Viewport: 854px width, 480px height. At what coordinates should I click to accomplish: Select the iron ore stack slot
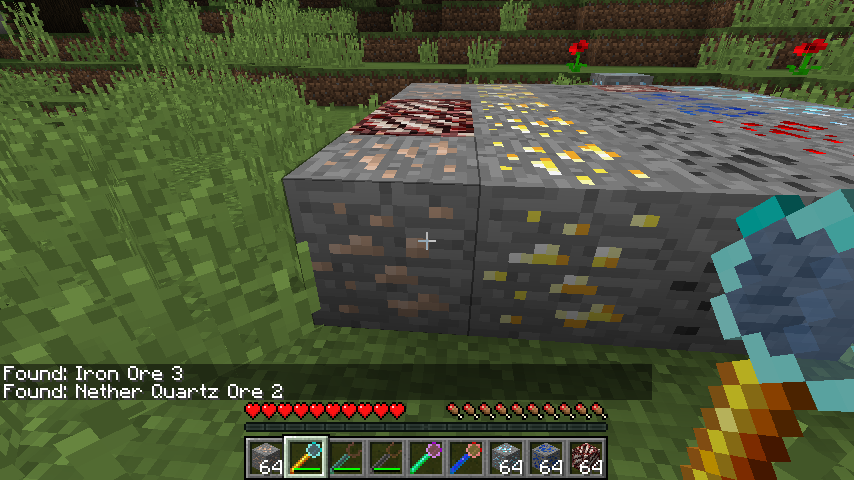pyautogui.click(x=266, y=458)
